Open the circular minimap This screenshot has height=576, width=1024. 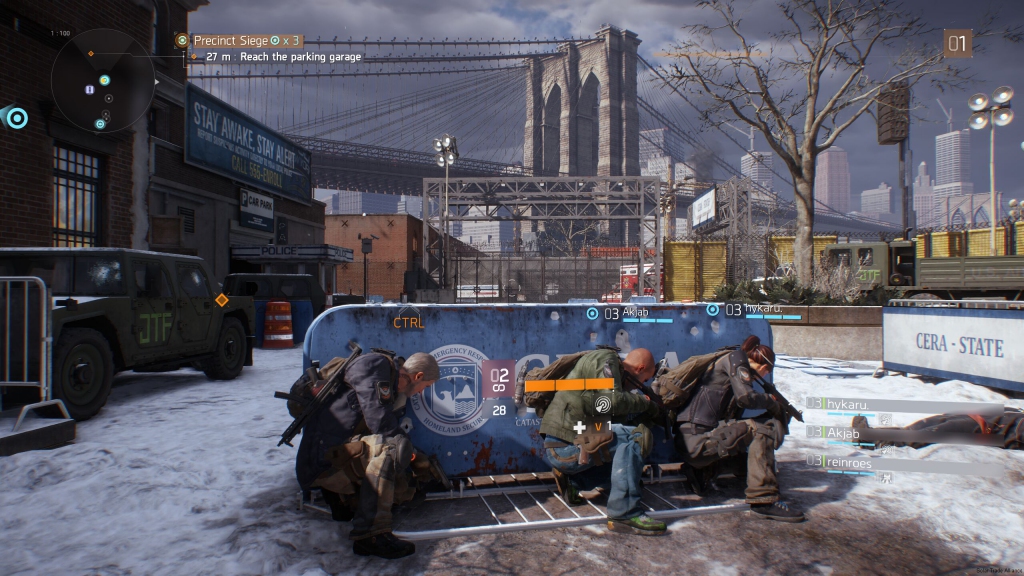pos(102,82)
